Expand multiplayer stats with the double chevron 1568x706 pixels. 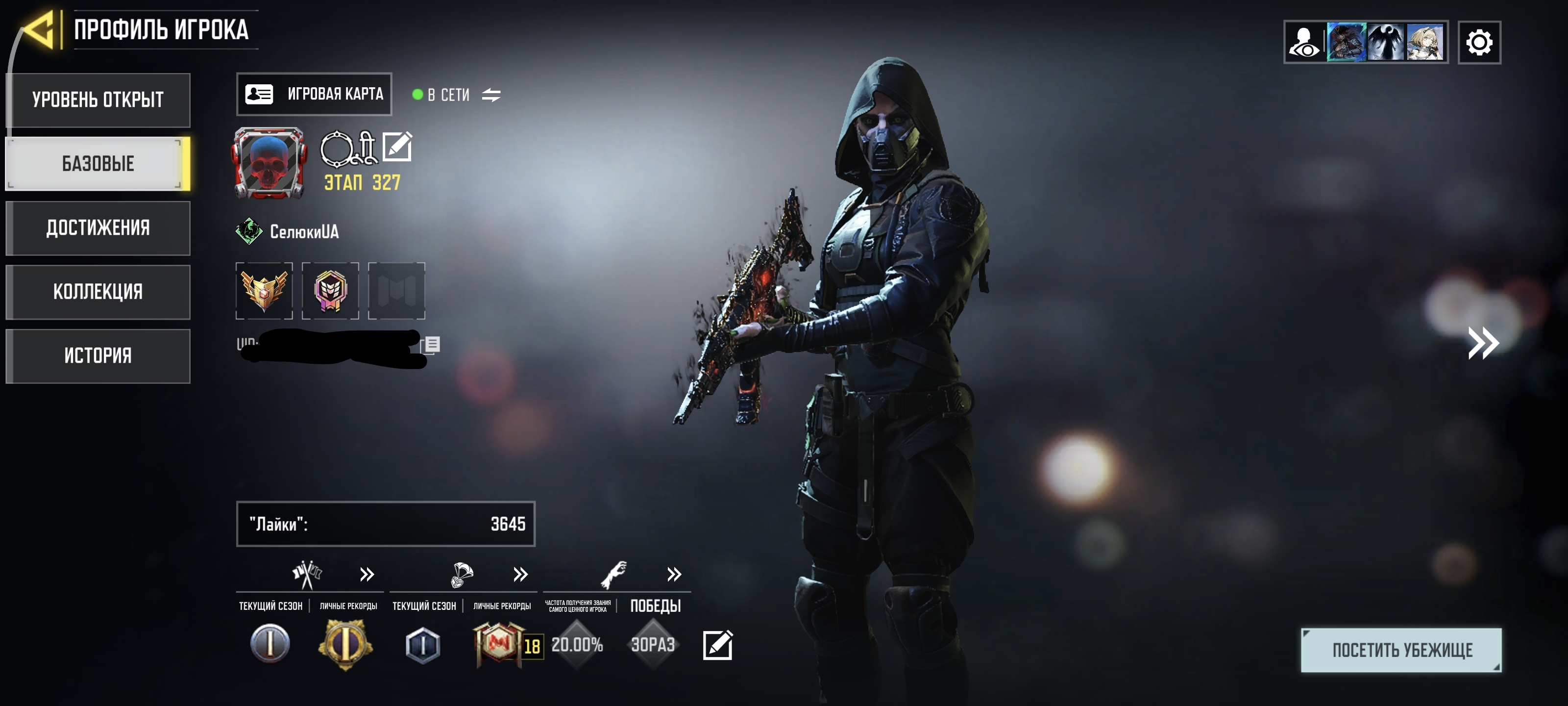[x=366, y=574]
